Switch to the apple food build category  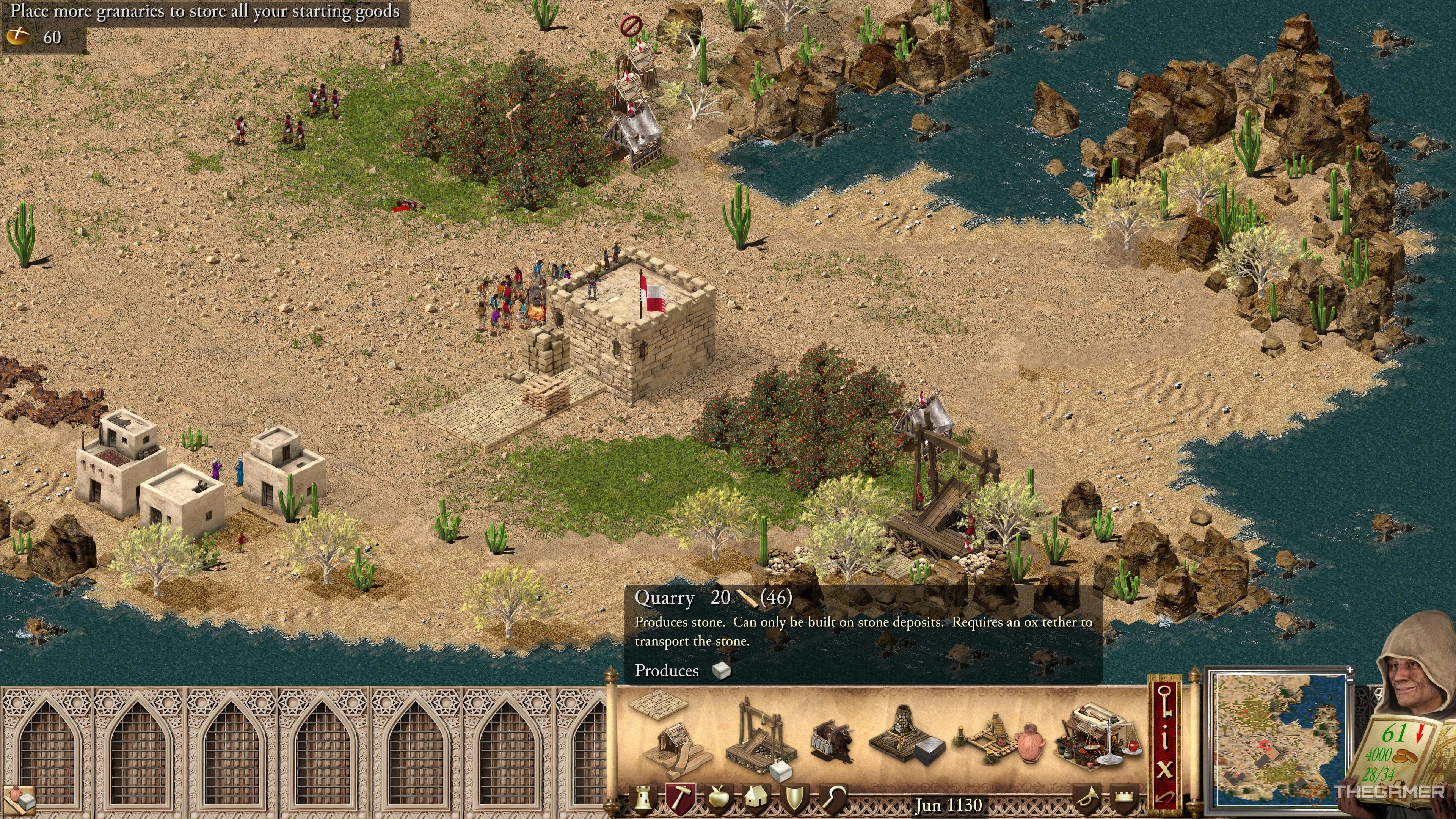(719, 799)
